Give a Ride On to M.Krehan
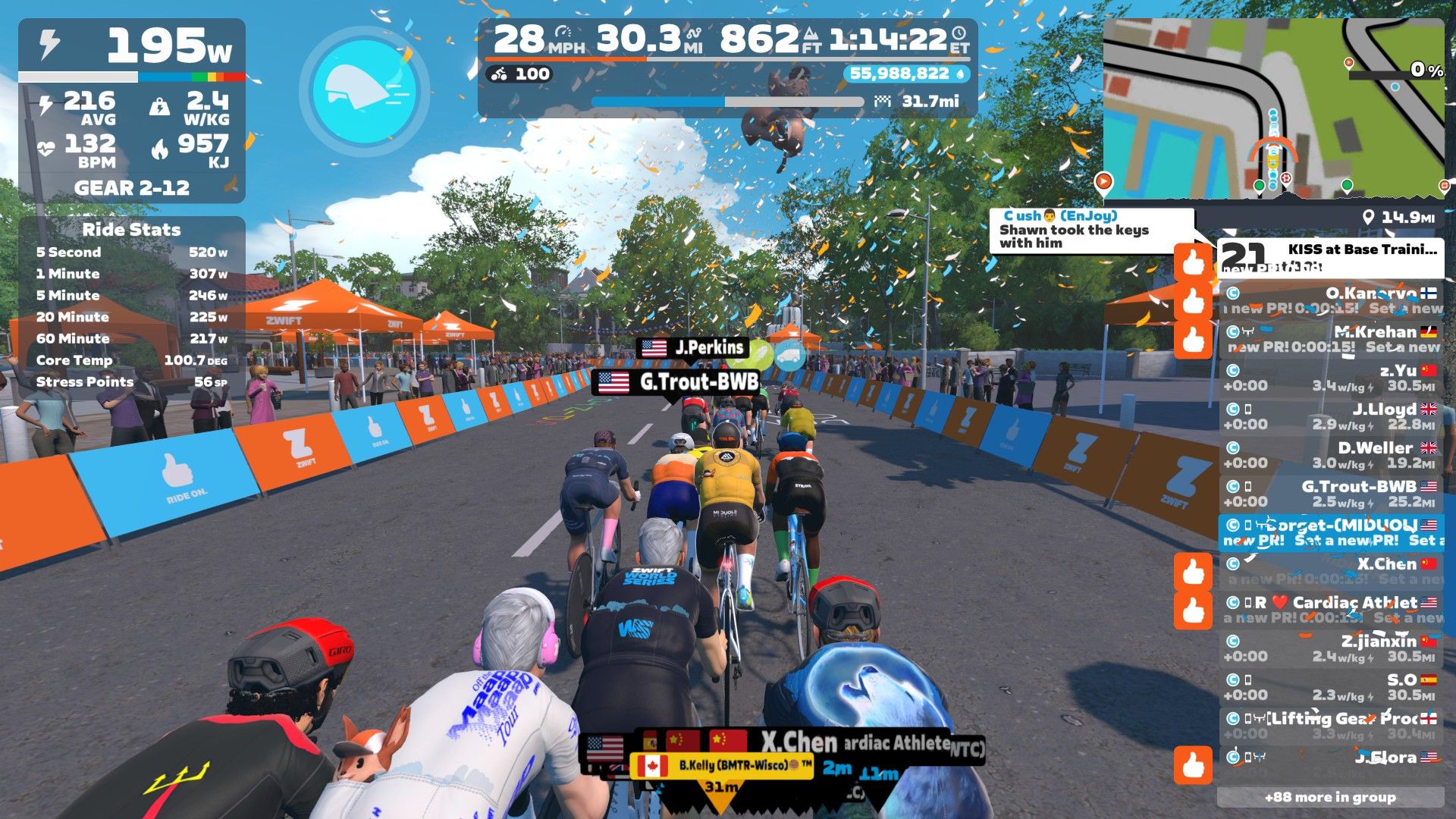This screenshot has width=1456, height=819. (x=1193, y=339)
